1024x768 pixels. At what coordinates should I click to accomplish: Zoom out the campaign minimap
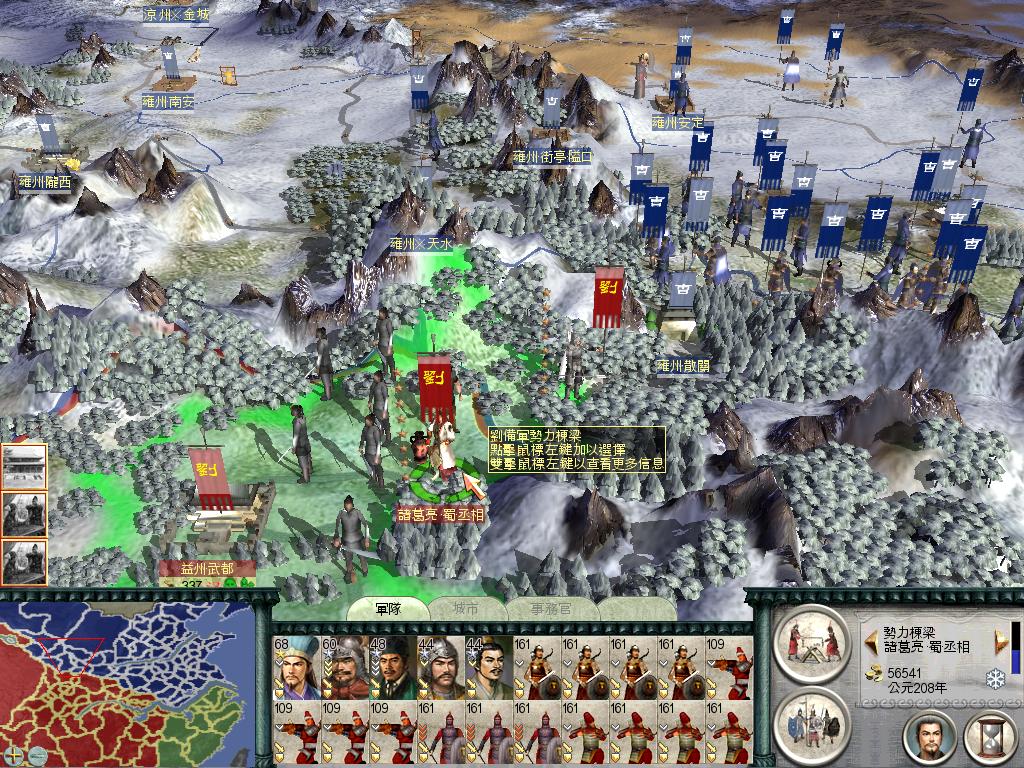coord(36,754)
